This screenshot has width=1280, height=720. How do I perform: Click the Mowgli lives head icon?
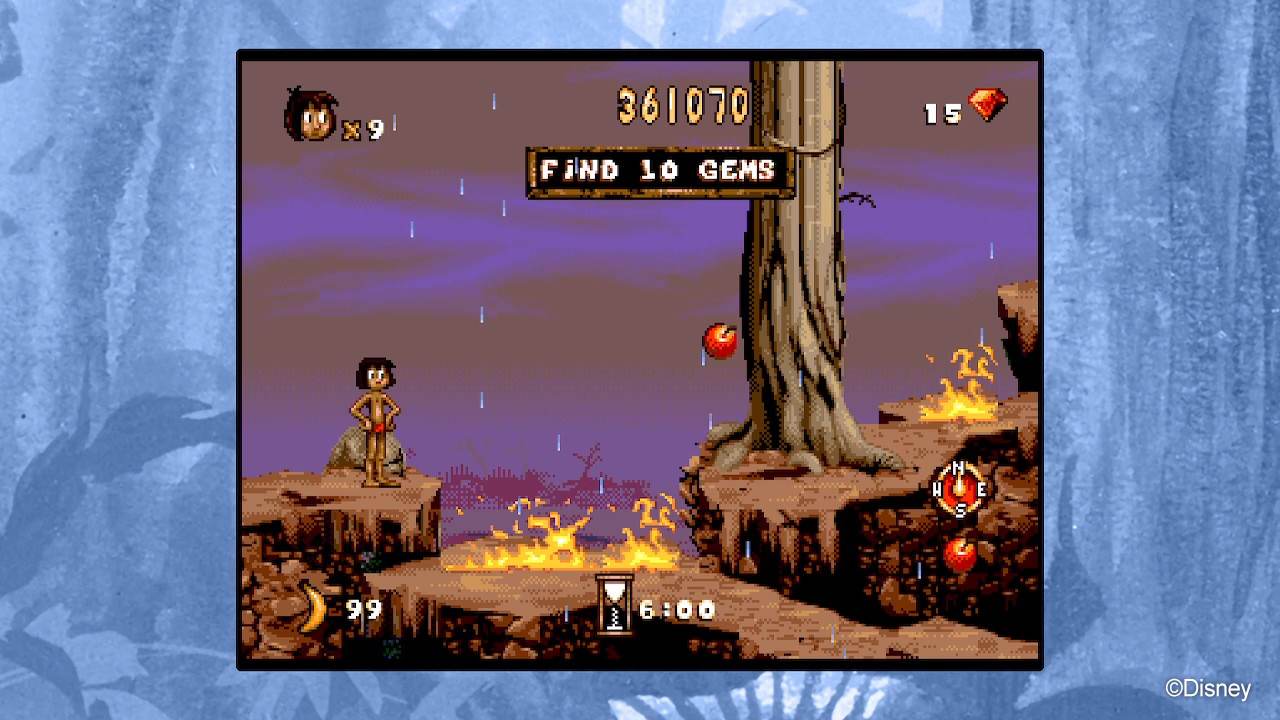click(310, 113)
